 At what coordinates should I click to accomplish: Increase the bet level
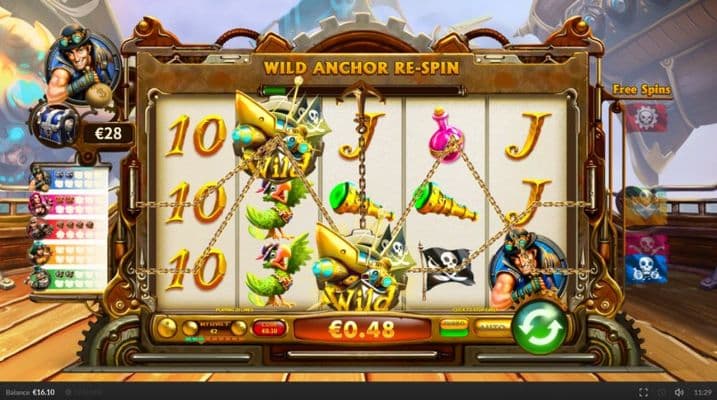click(x=238, y=328)
